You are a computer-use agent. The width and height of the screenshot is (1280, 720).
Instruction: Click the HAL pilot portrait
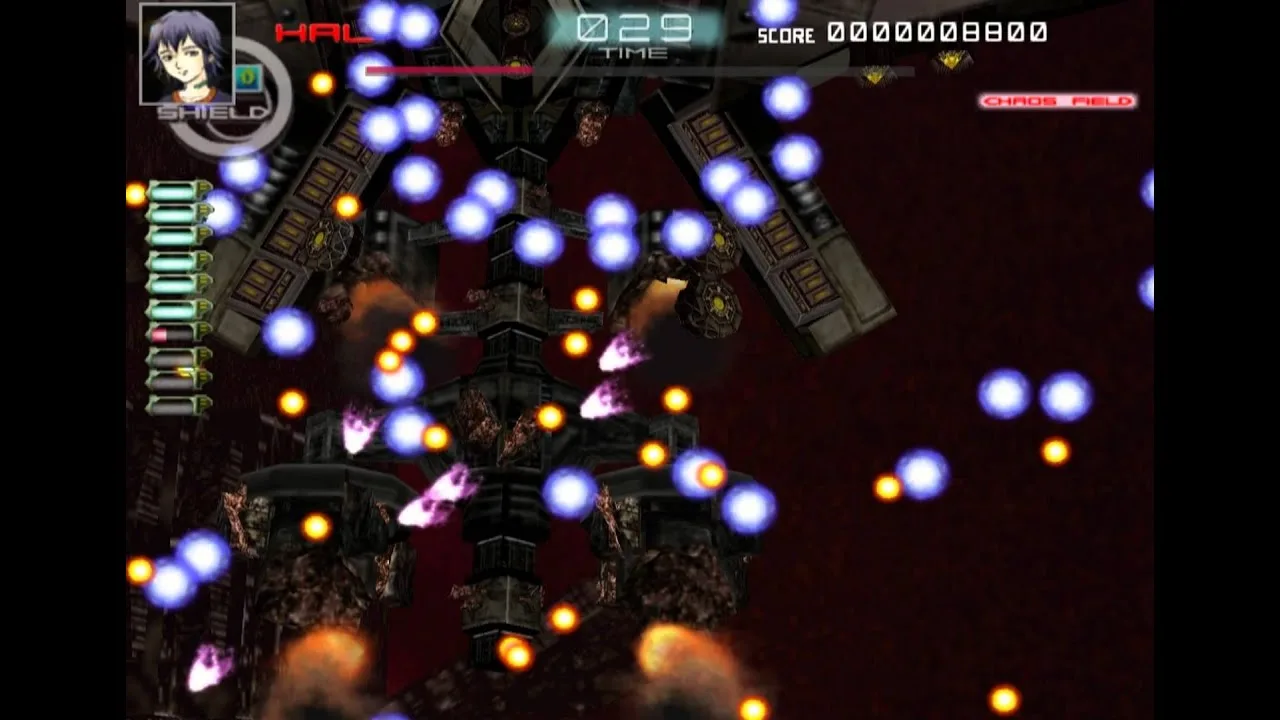point(187,53)
